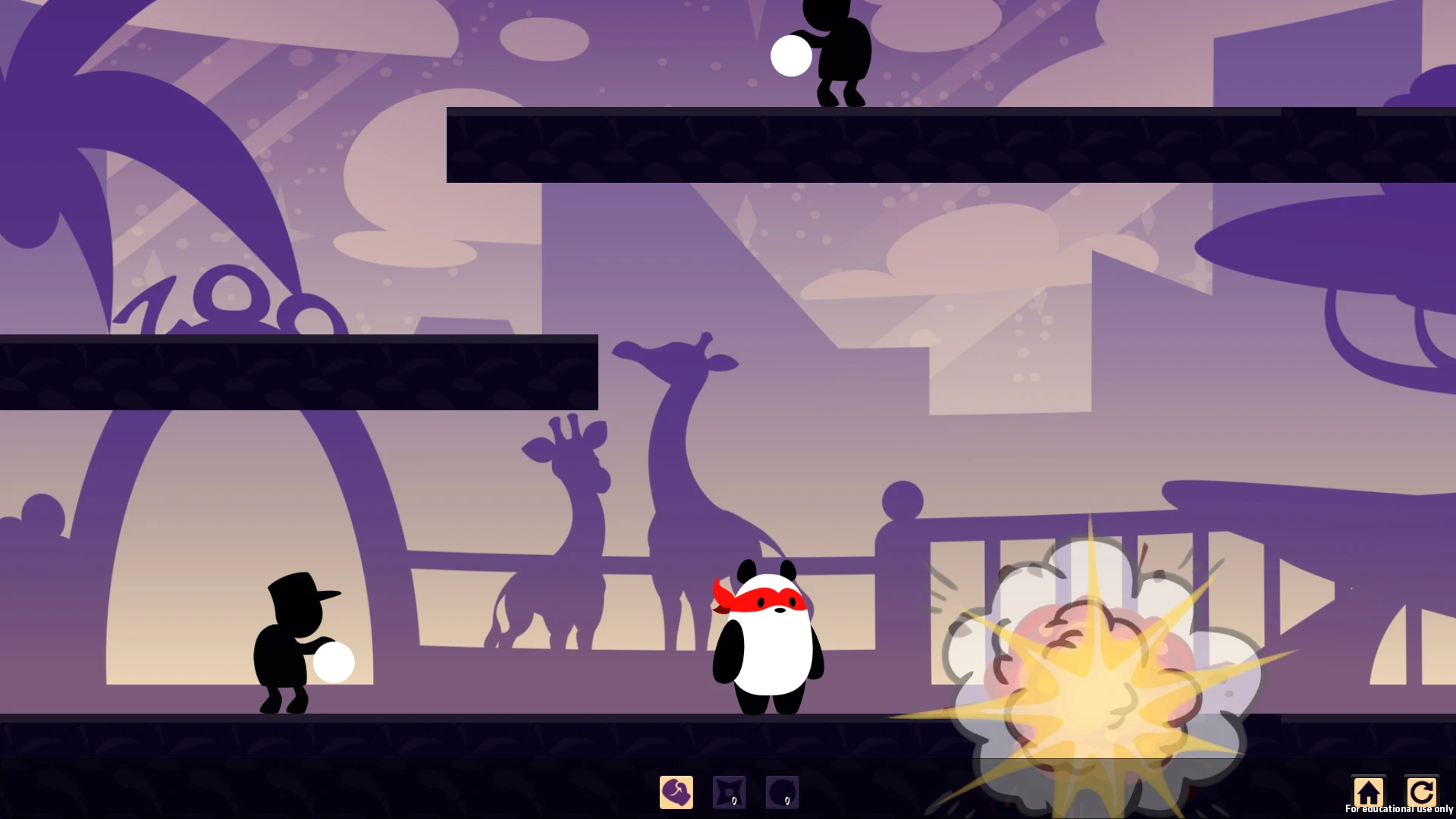This screenshot has height=819, width=1456.
Task: Restart the level with the circular arrow
Action: pyautogui.click(x=1421, y=792)
